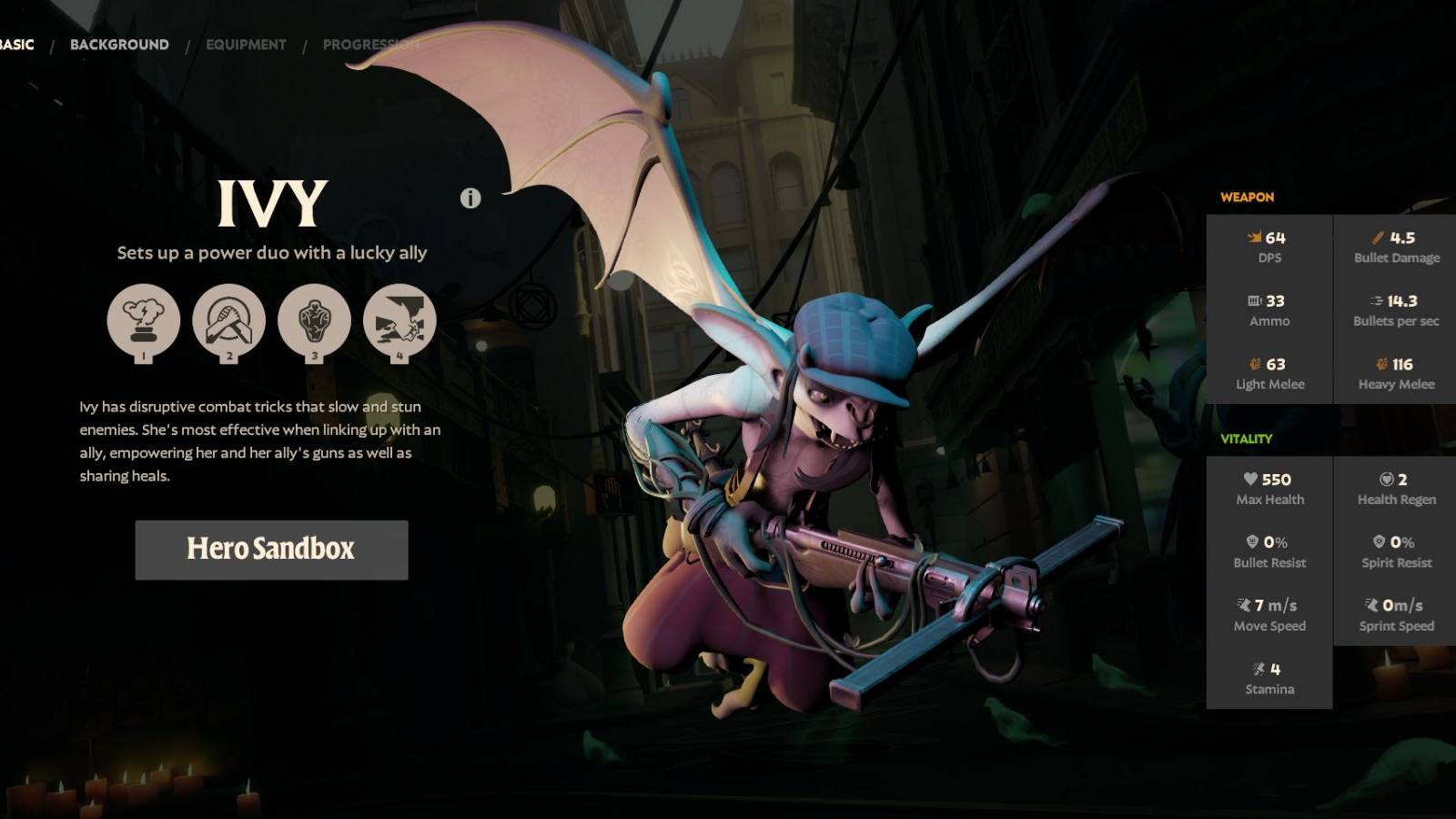
Task: Select the Stone Form ability icon
Action: coord(316,320)
